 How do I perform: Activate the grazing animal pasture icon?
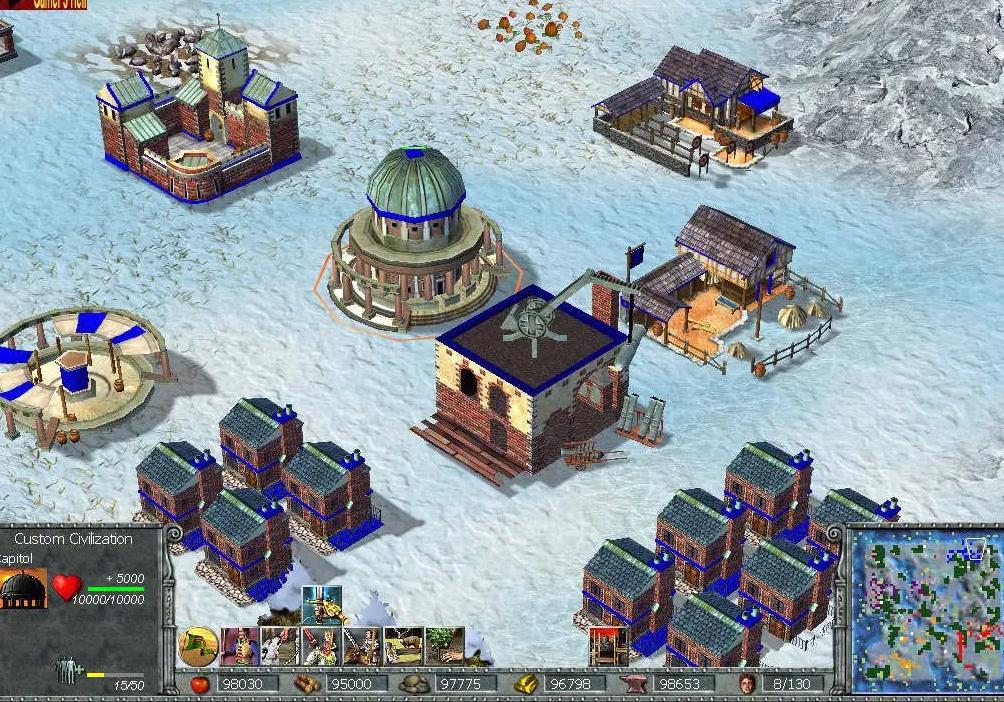[x=403, y=646]
